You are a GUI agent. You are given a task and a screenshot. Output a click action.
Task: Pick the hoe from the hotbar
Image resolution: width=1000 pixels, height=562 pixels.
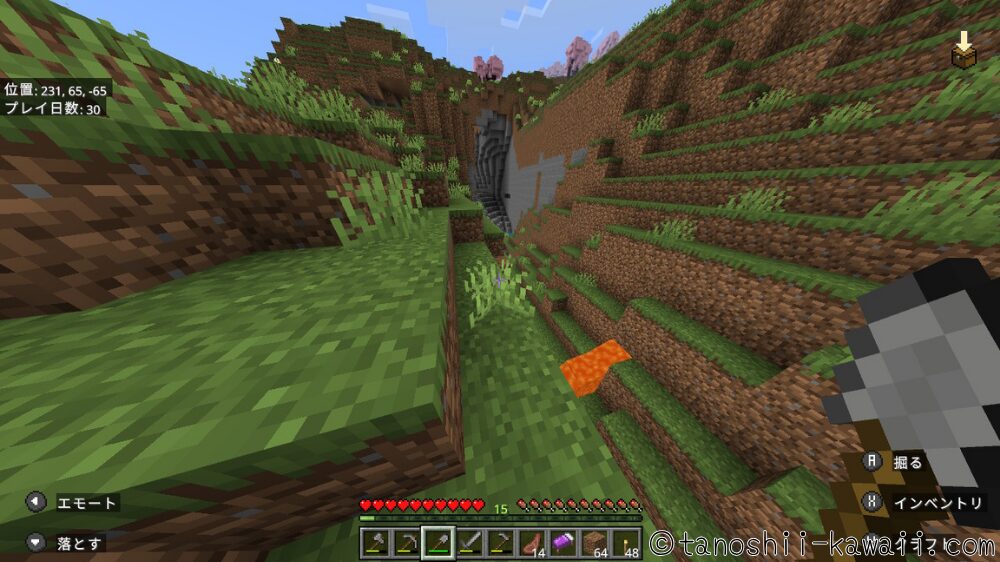pos(500,543)
